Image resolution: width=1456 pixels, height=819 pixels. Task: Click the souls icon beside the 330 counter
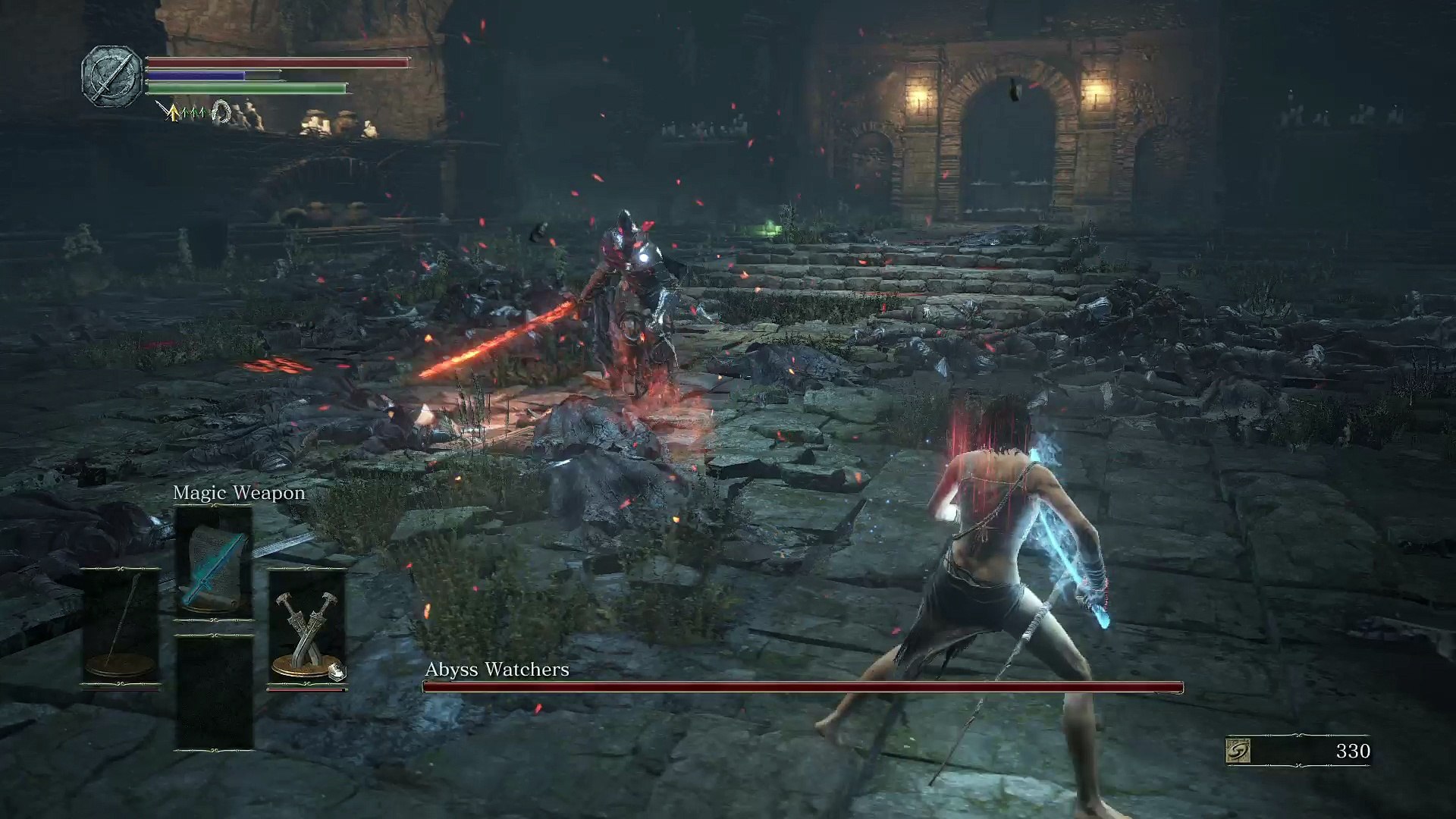point(1238,751)
